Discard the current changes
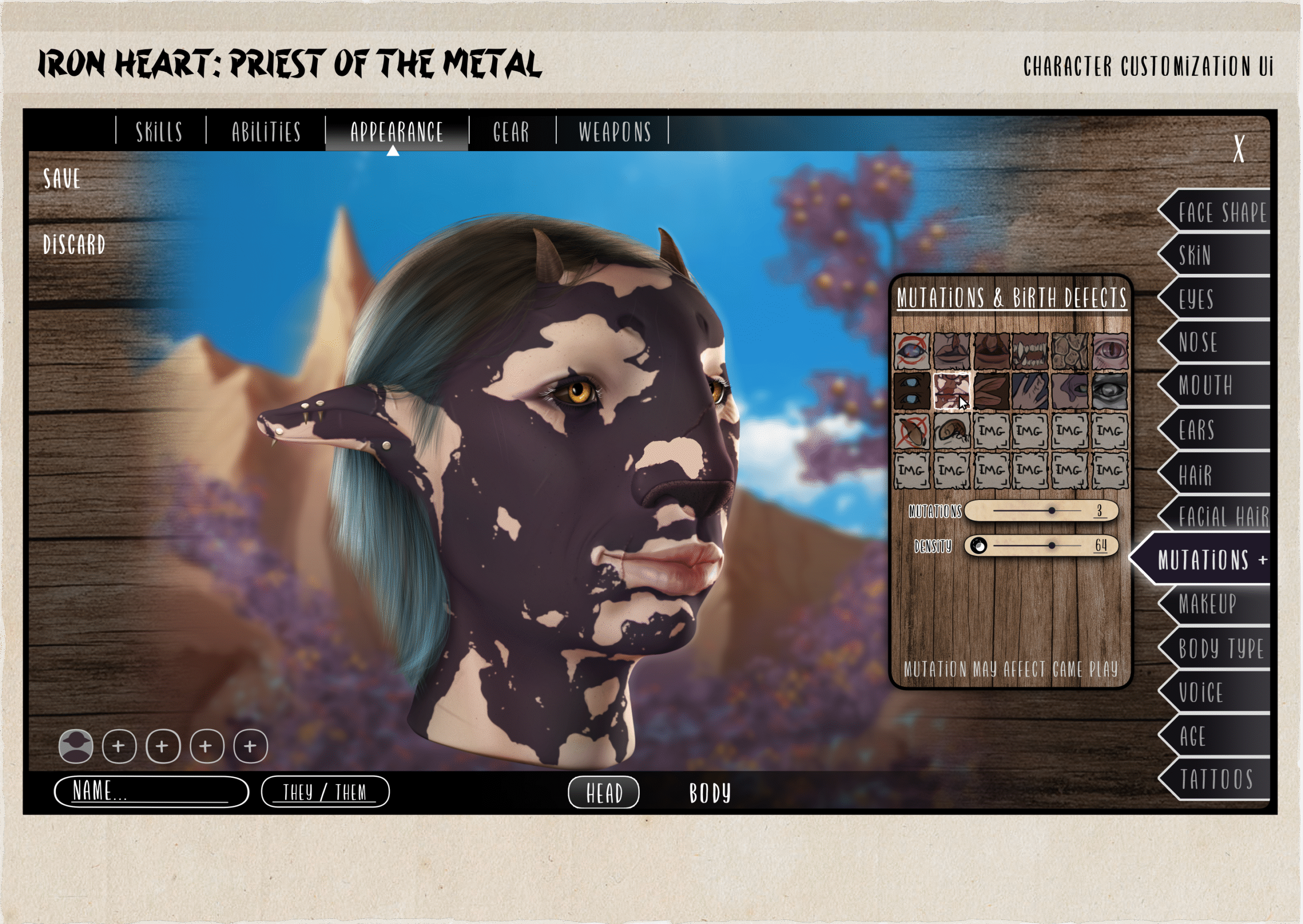The height and width of the screenshot is (924, 1303). click(74, 245)
